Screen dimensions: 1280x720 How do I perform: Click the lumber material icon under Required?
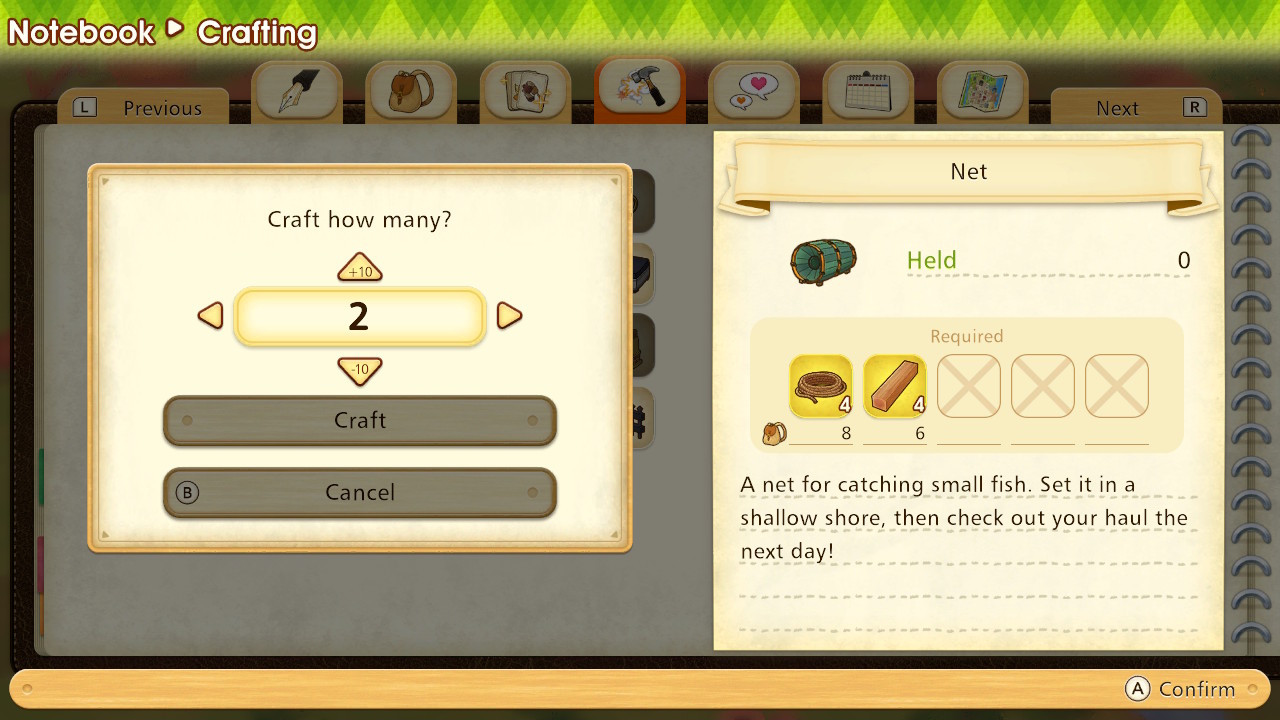[894, 385]
